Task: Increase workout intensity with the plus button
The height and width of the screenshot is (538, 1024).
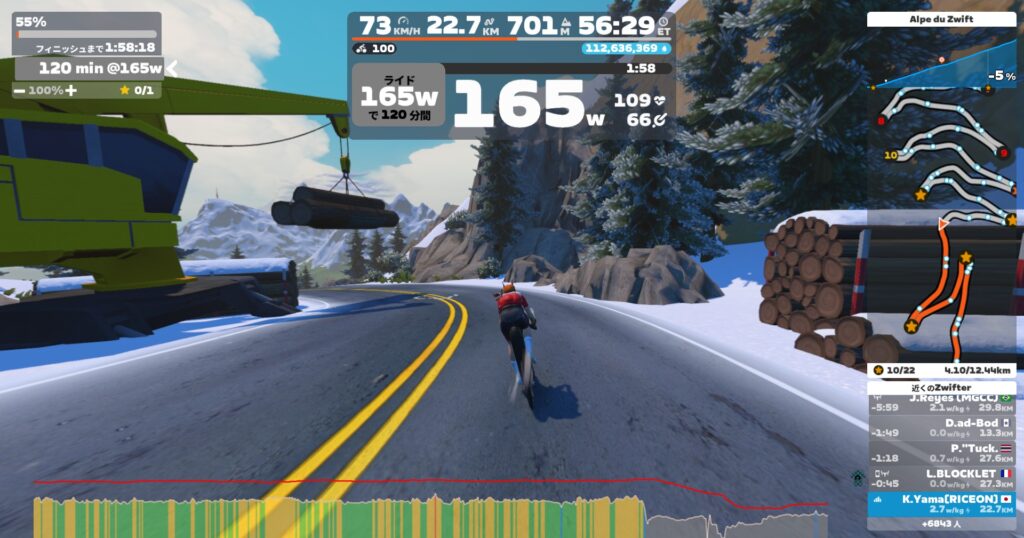Action: click(70, 90)
